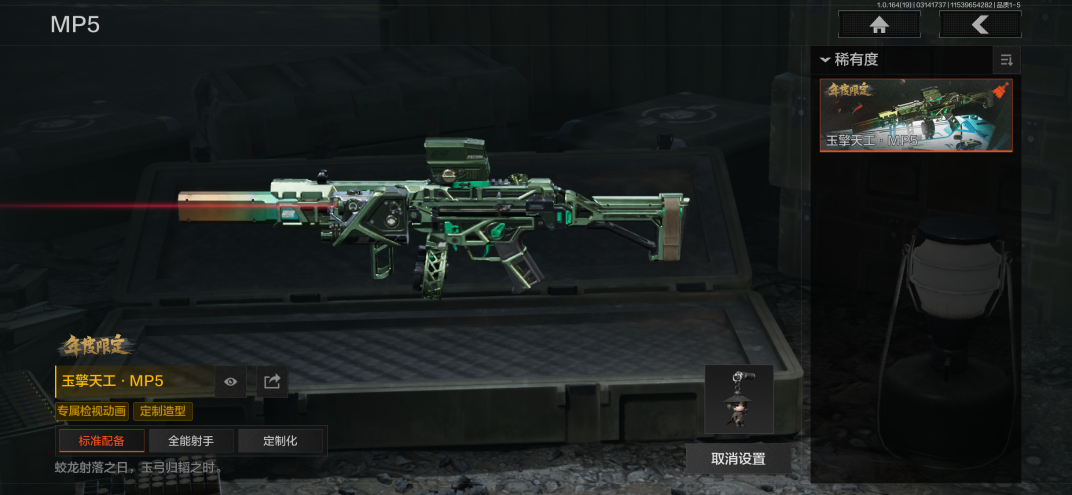Open the weapon charm slot
The width and height of the screenshot is (1072, 495).
tap(738, 399)
